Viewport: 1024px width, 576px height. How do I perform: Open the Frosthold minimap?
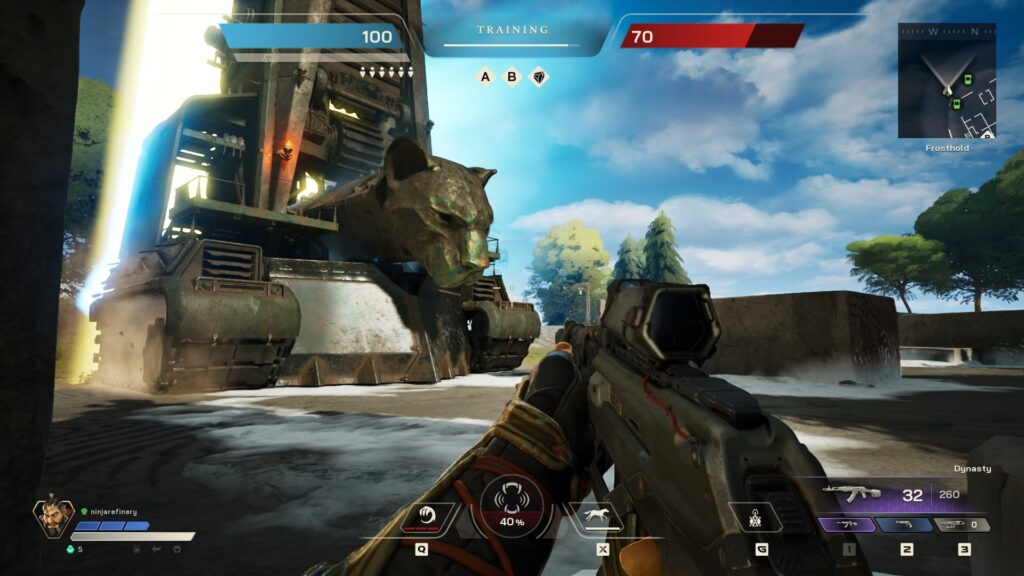[x=946, y=80]
